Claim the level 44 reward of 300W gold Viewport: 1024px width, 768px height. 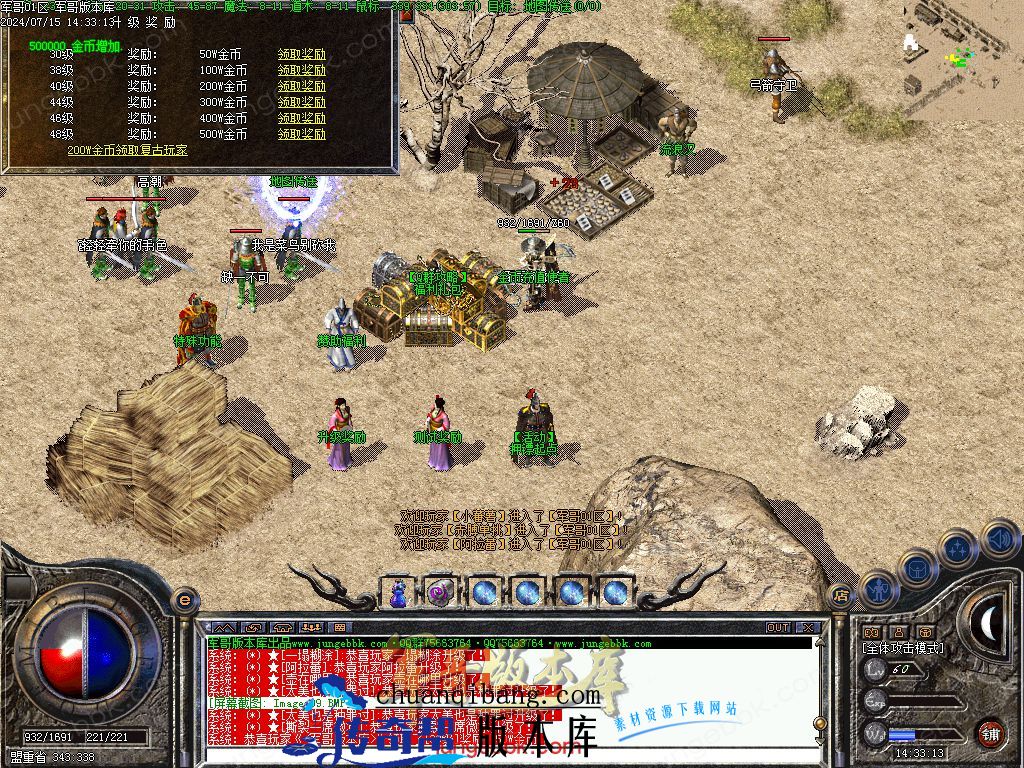(301, 102)
